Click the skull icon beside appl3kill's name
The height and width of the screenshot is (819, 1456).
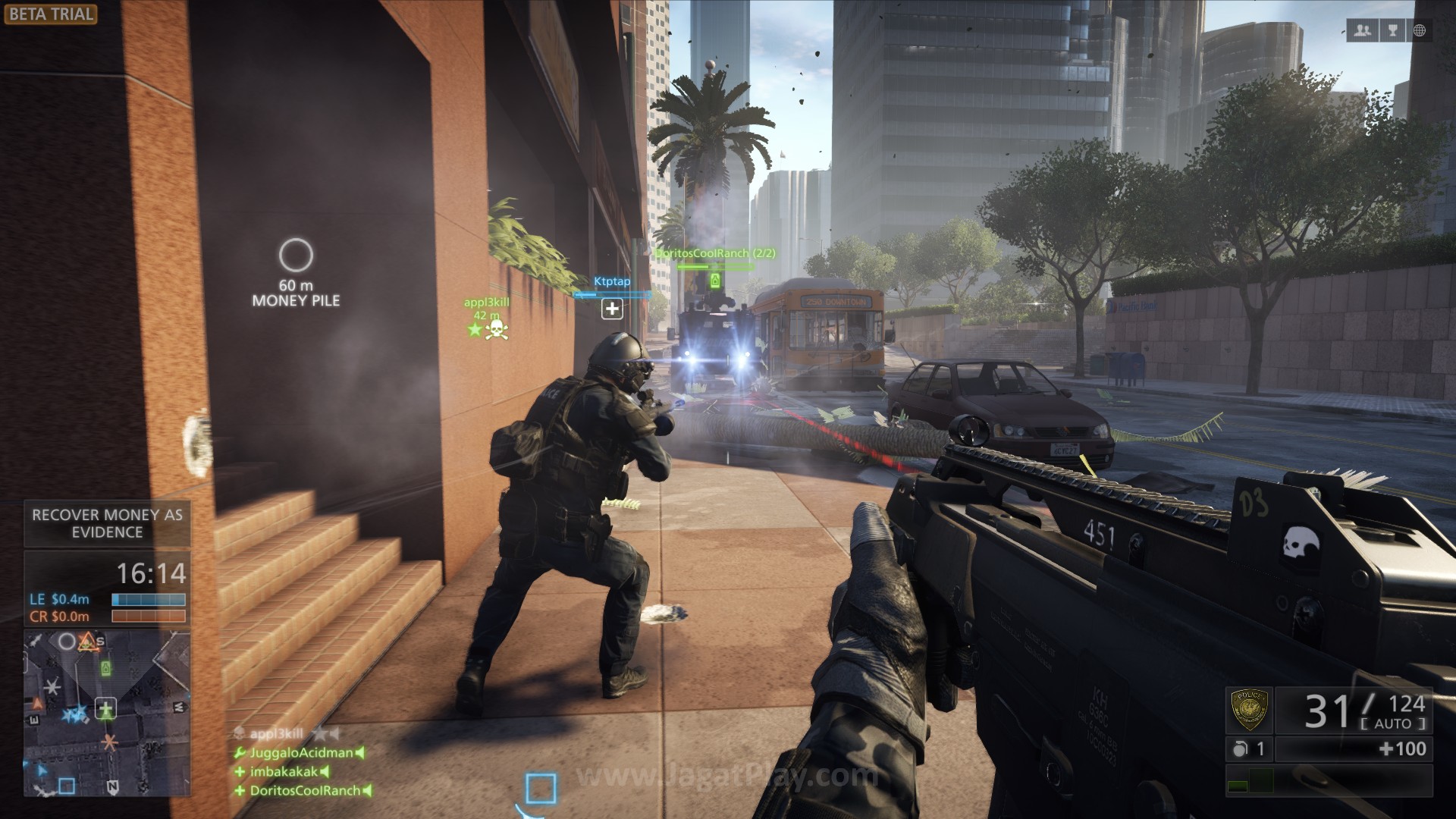coord(497,331)
